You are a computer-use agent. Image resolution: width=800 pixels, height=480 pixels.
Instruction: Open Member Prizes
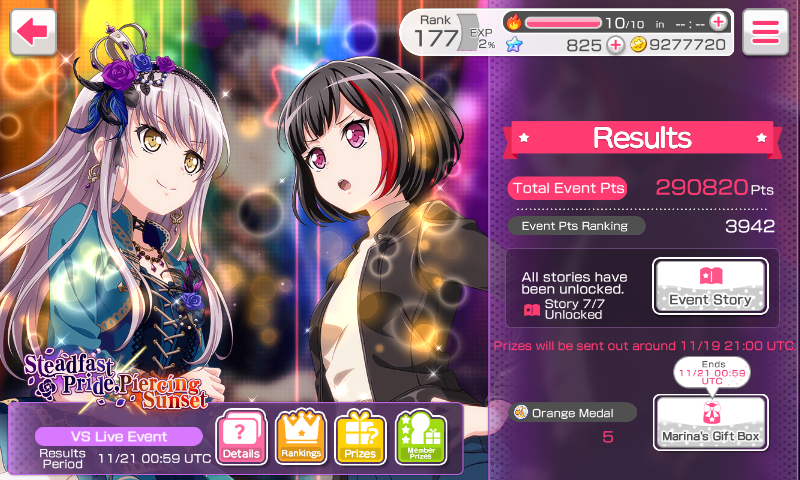(x=420, y=438)
